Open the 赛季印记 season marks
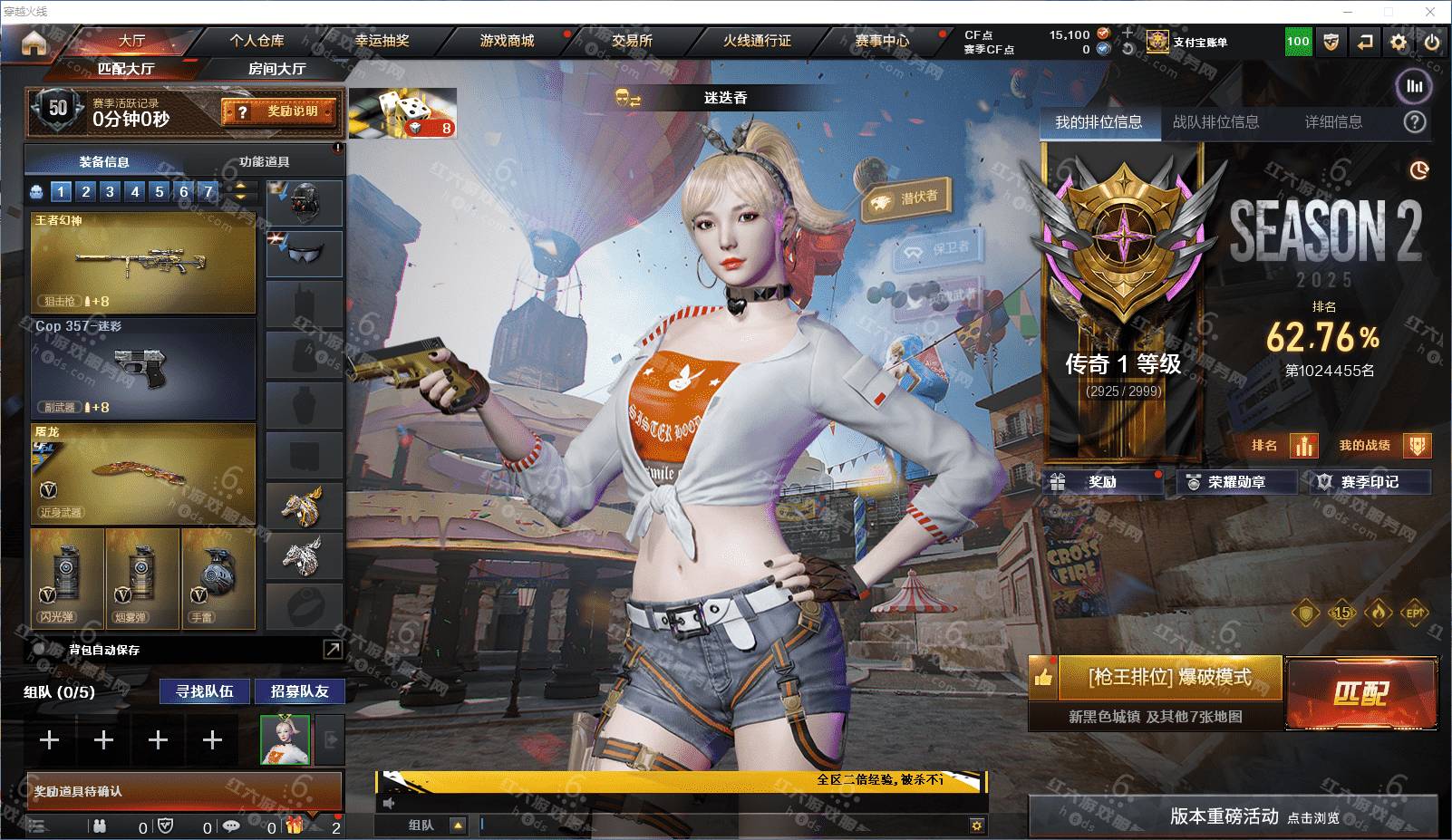Image resolution: width=1452 pixels, height=840 pixels. (1370, 482)
